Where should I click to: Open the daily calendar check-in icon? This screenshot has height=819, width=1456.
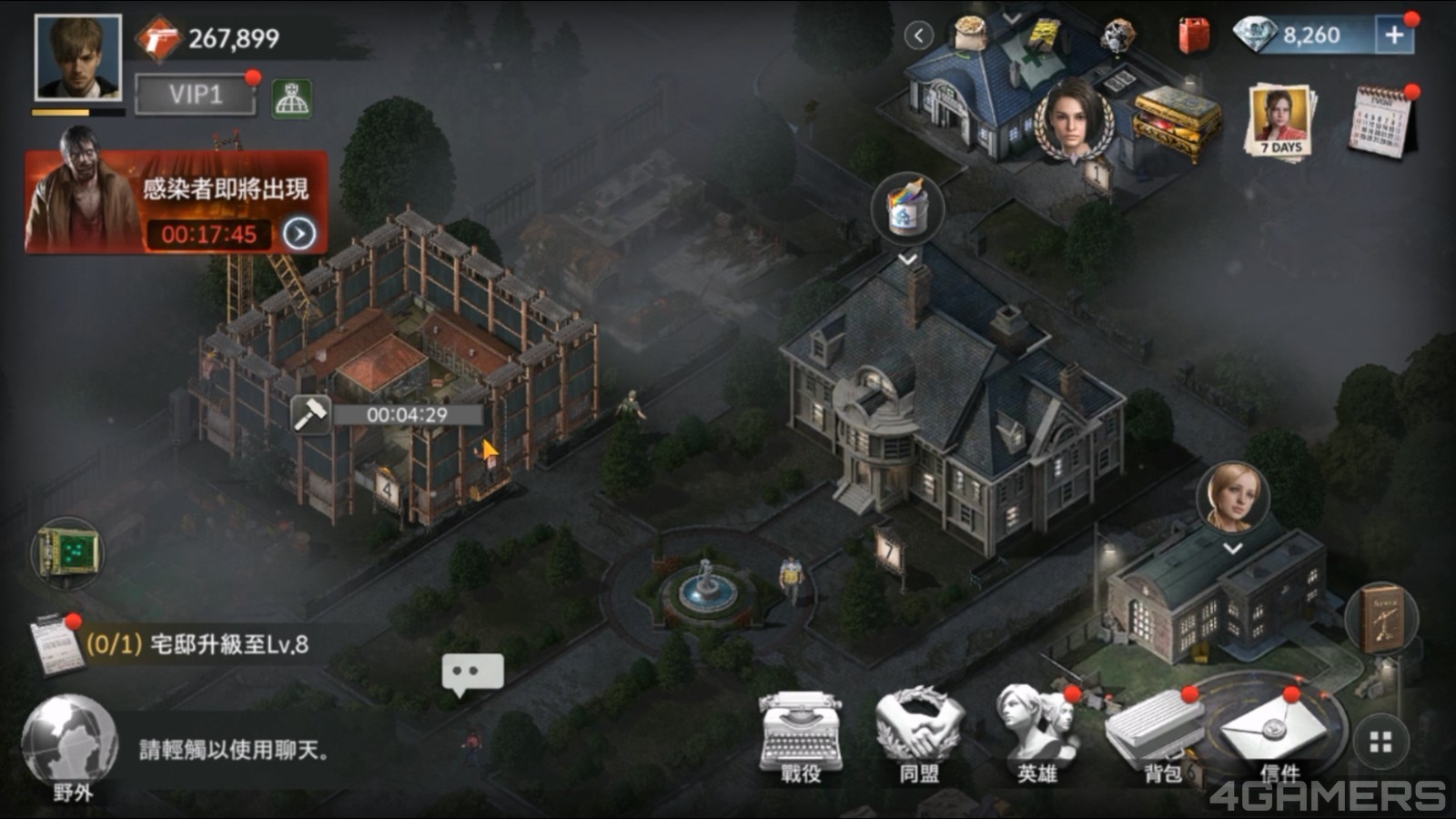[x=1380, y=123]
